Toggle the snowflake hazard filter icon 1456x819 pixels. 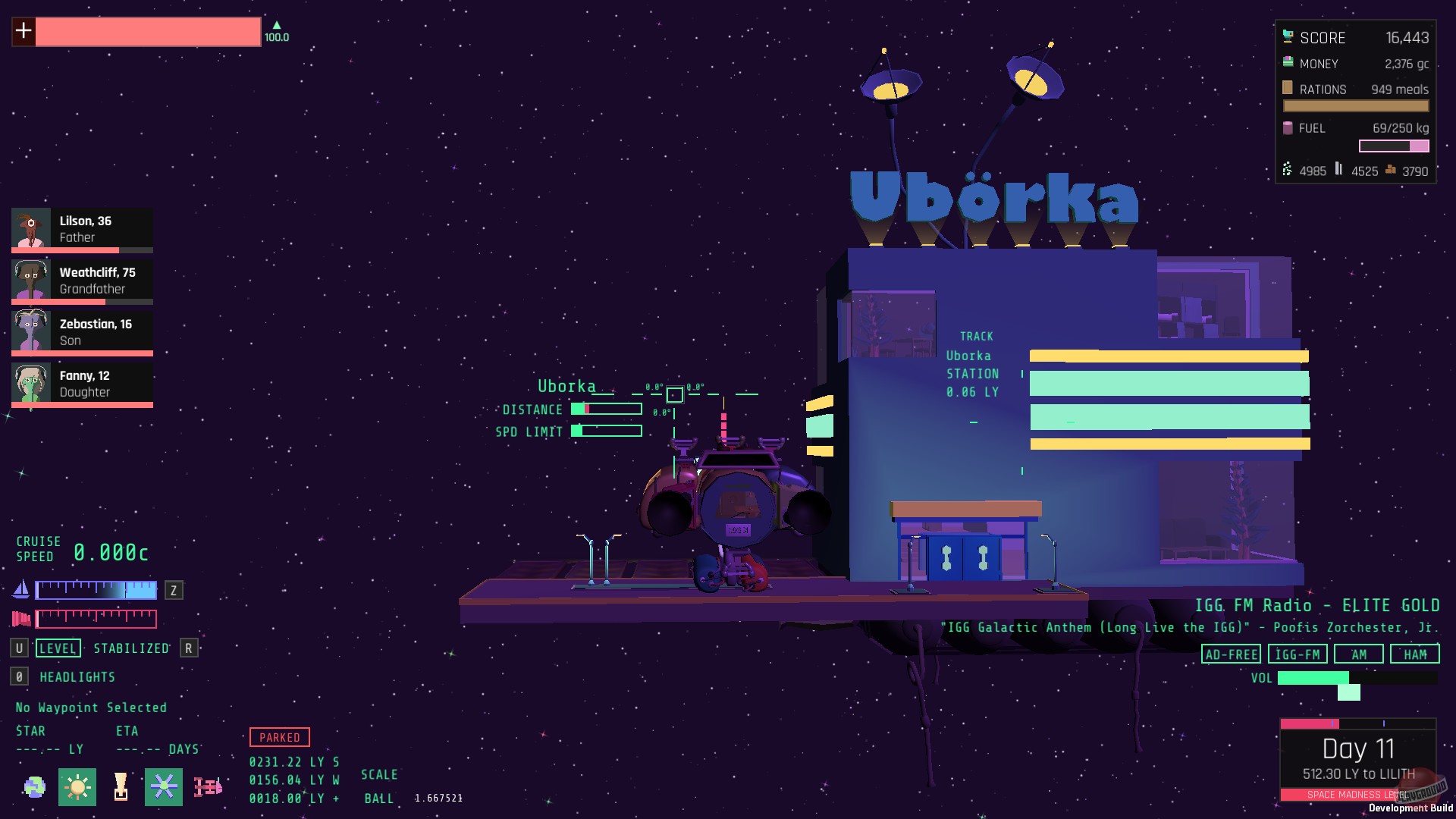click(164, 788)
